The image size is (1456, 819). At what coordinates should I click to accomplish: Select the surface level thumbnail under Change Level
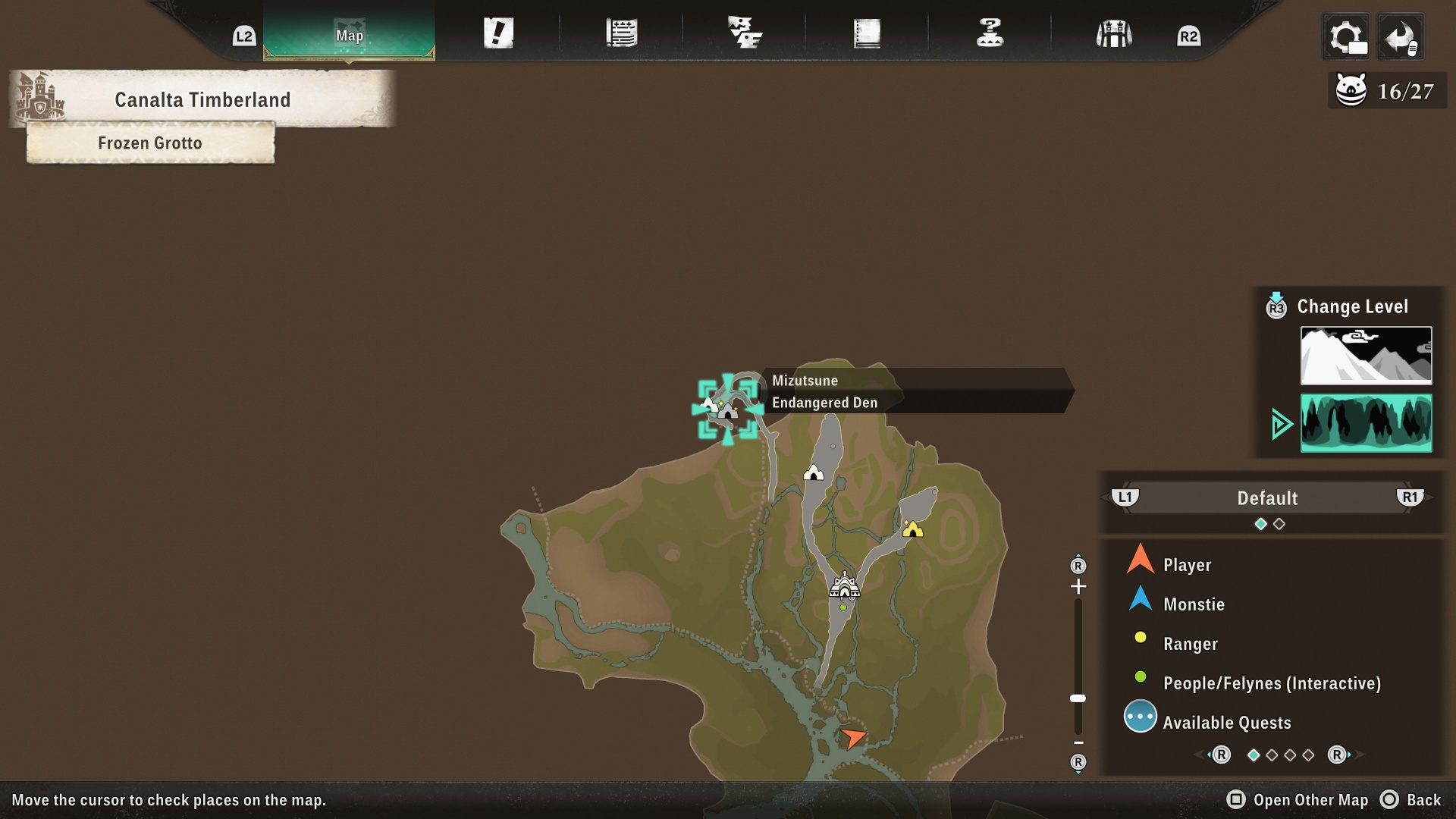(1365, 355)
